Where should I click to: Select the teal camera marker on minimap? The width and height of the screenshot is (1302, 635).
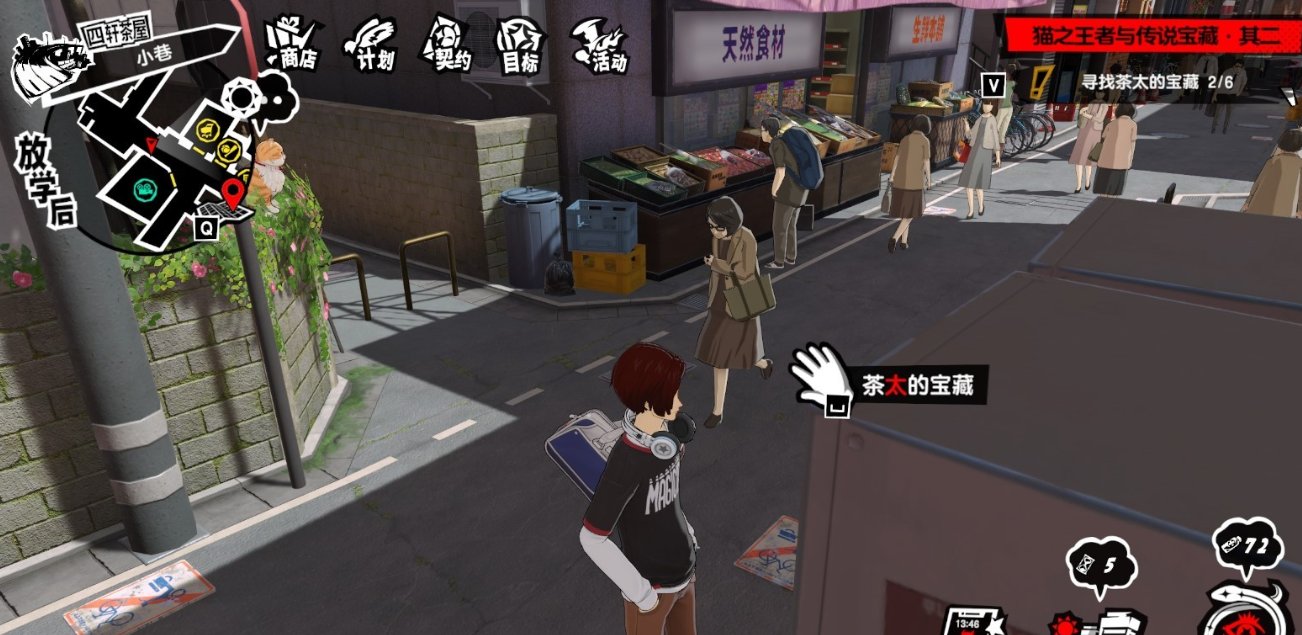point(145,188)
